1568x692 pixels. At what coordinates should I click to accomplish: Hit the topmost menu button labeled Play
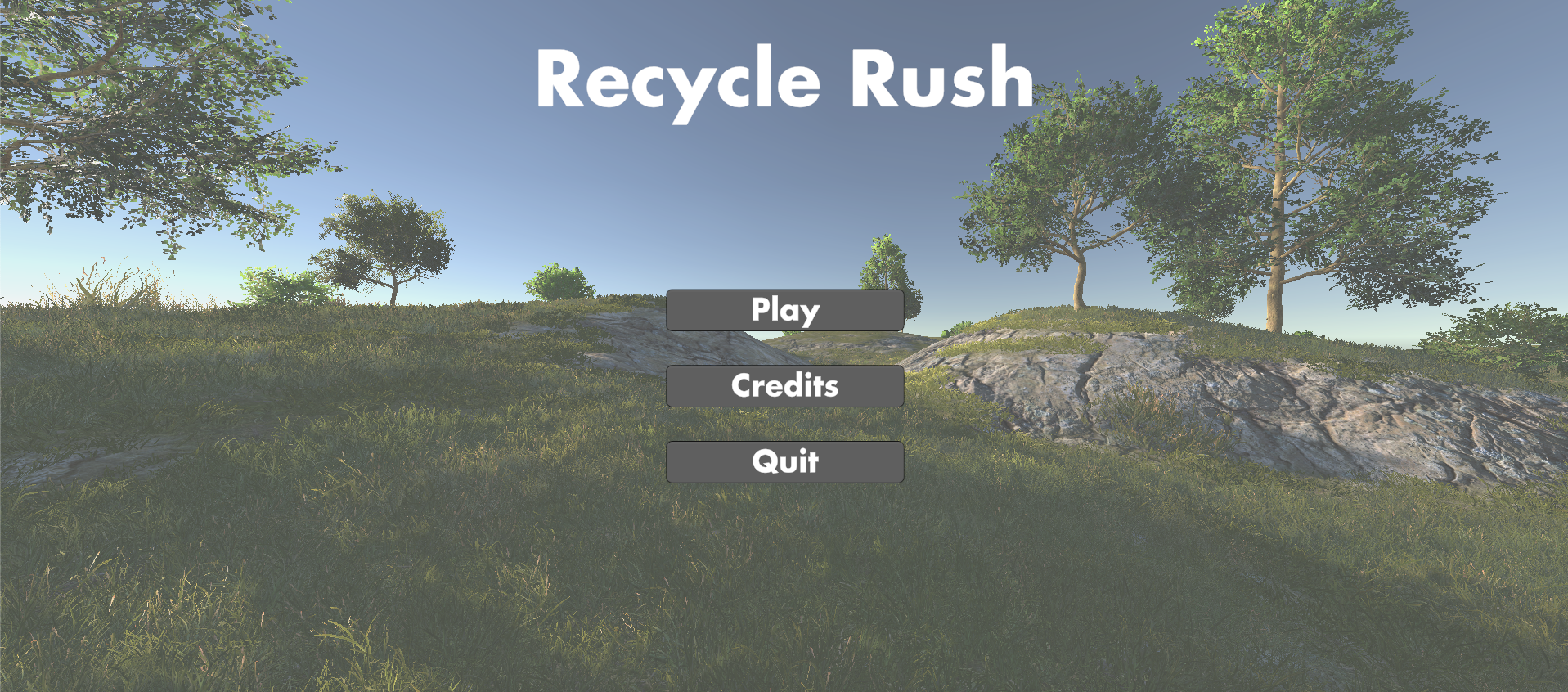(784, 310)
